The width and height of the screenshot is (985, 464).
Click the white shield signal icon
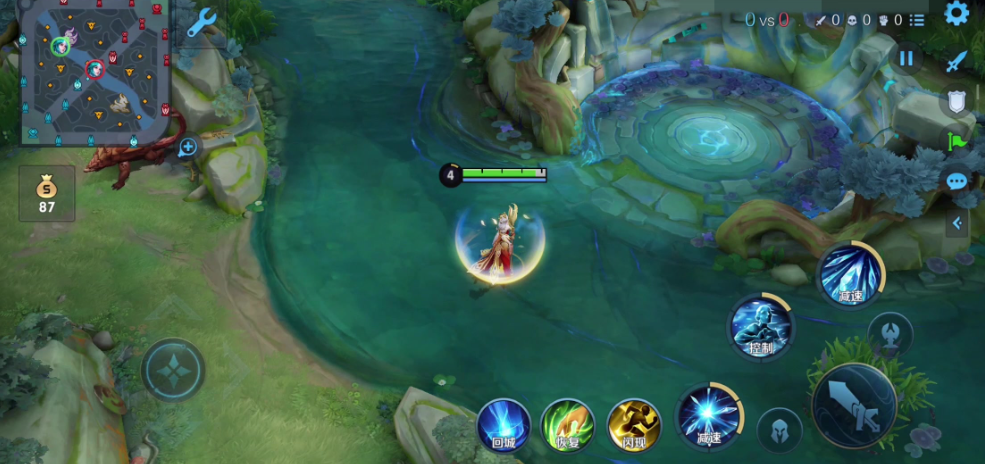coord(957,101)
